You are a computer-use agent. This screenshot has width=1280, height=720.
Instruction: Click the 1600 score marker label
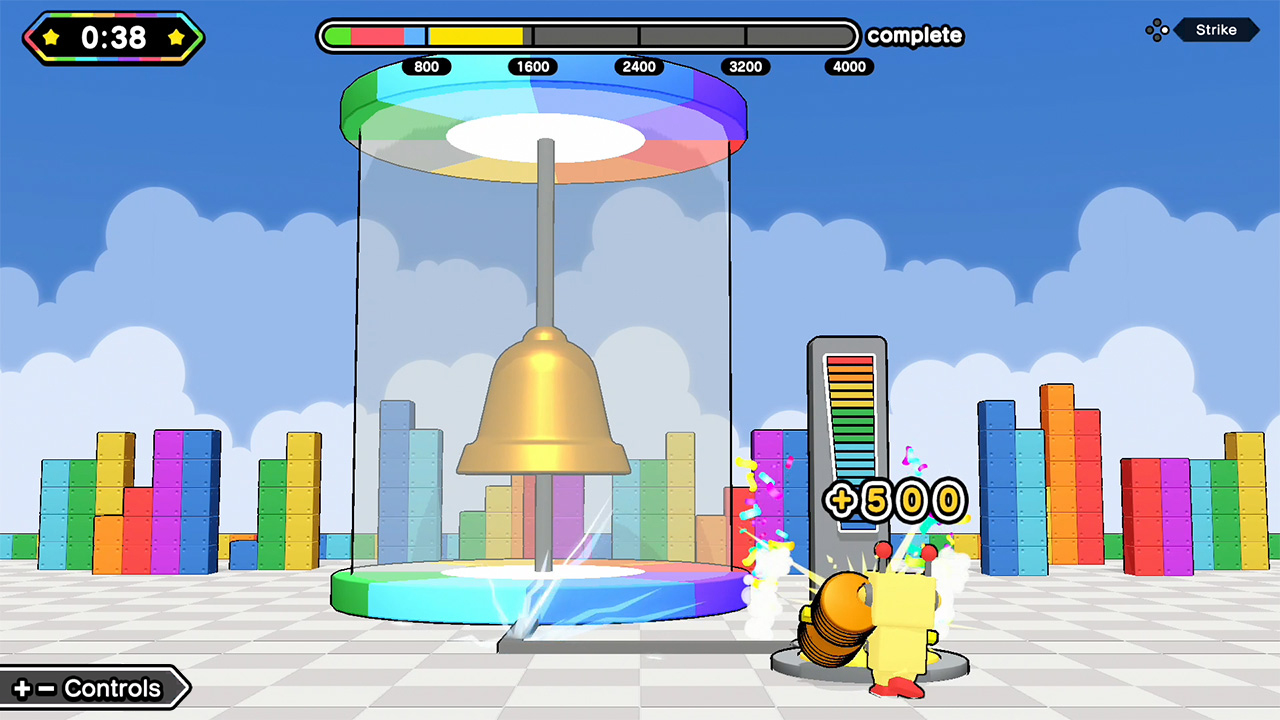pyautogui.click(x=533, y=67)
